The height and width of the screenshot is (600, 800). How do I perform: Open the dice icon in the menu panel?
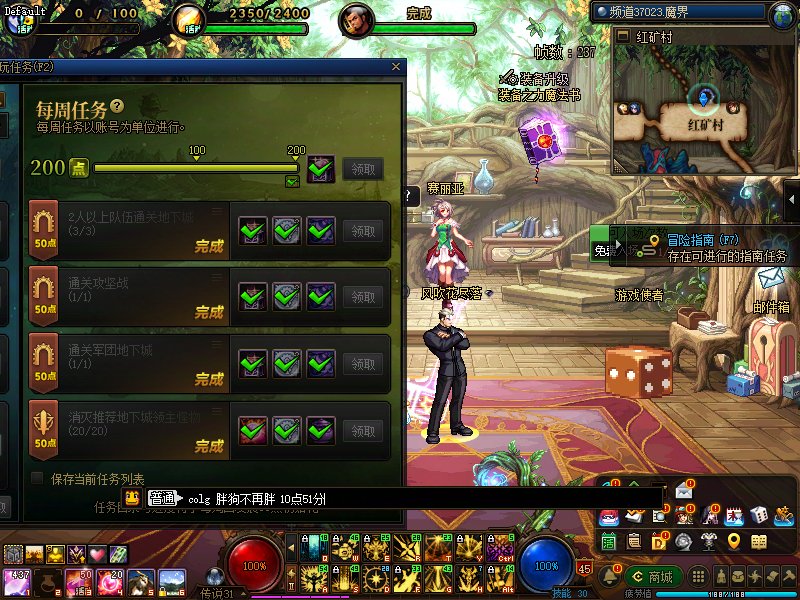[x=759, y=515]
